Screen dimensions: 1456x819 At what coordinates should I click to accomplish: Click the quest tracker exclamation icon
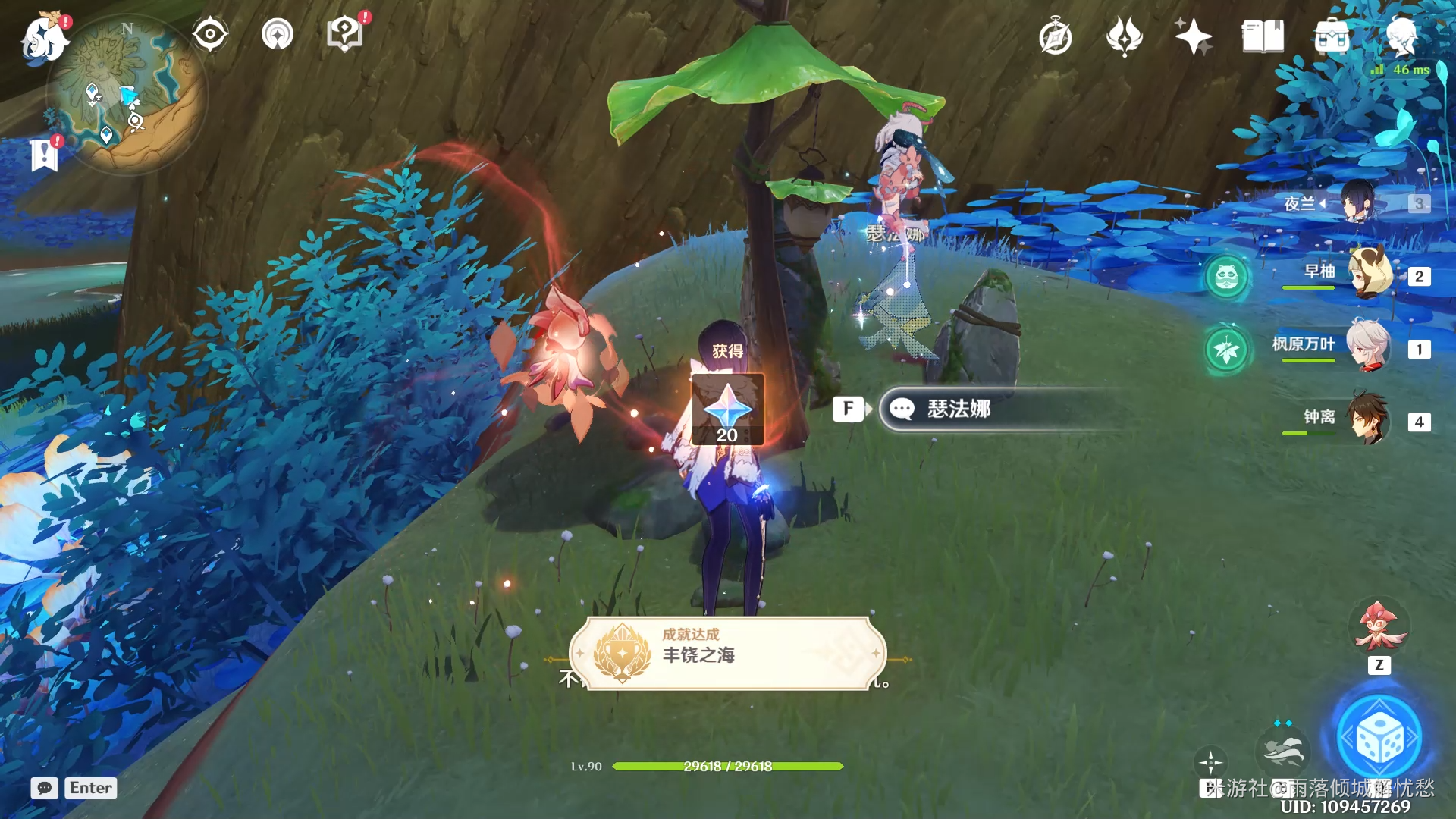[345, 33]
